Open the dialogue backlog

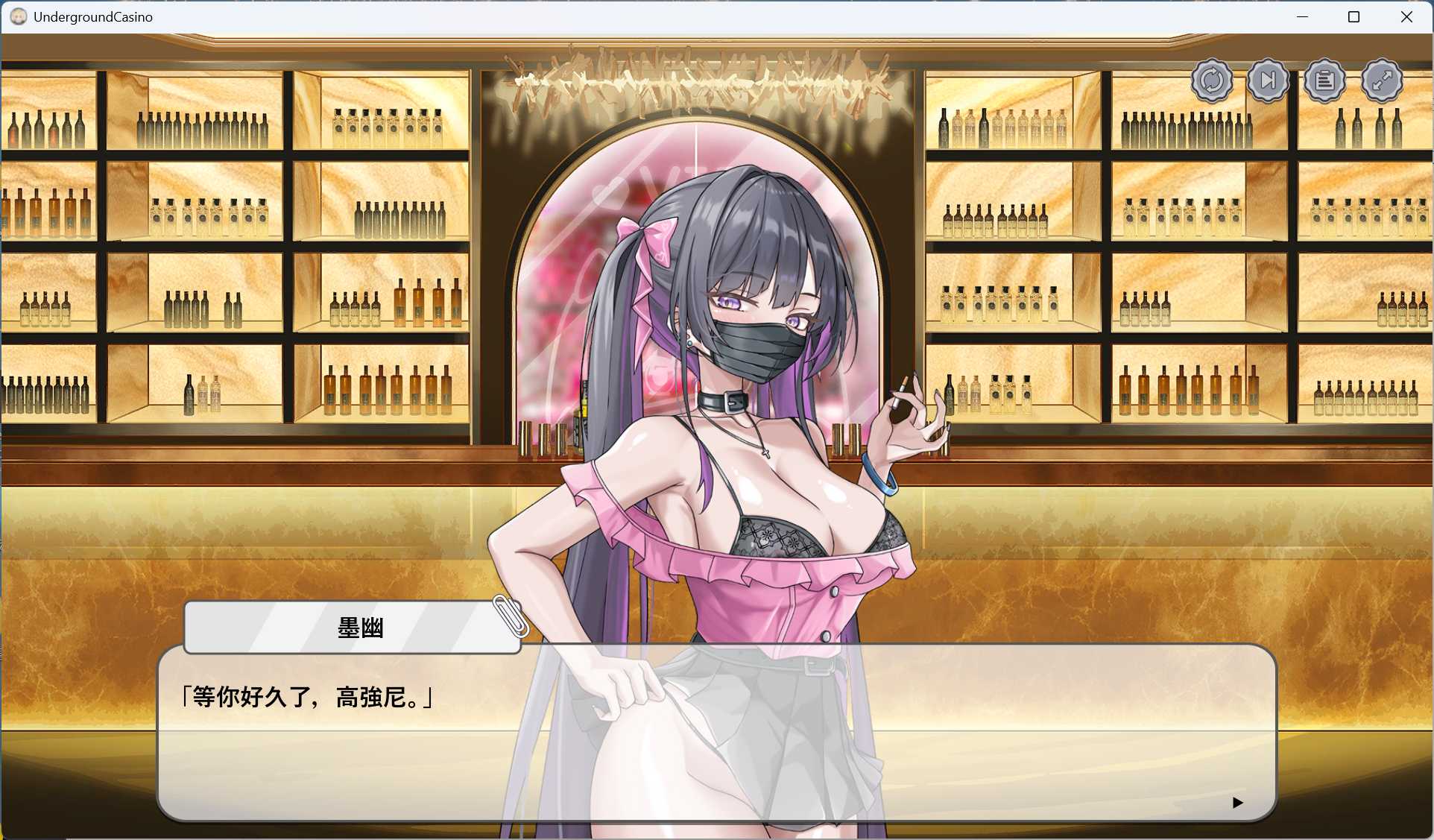pyautogui.click(x=1325, y=80)
